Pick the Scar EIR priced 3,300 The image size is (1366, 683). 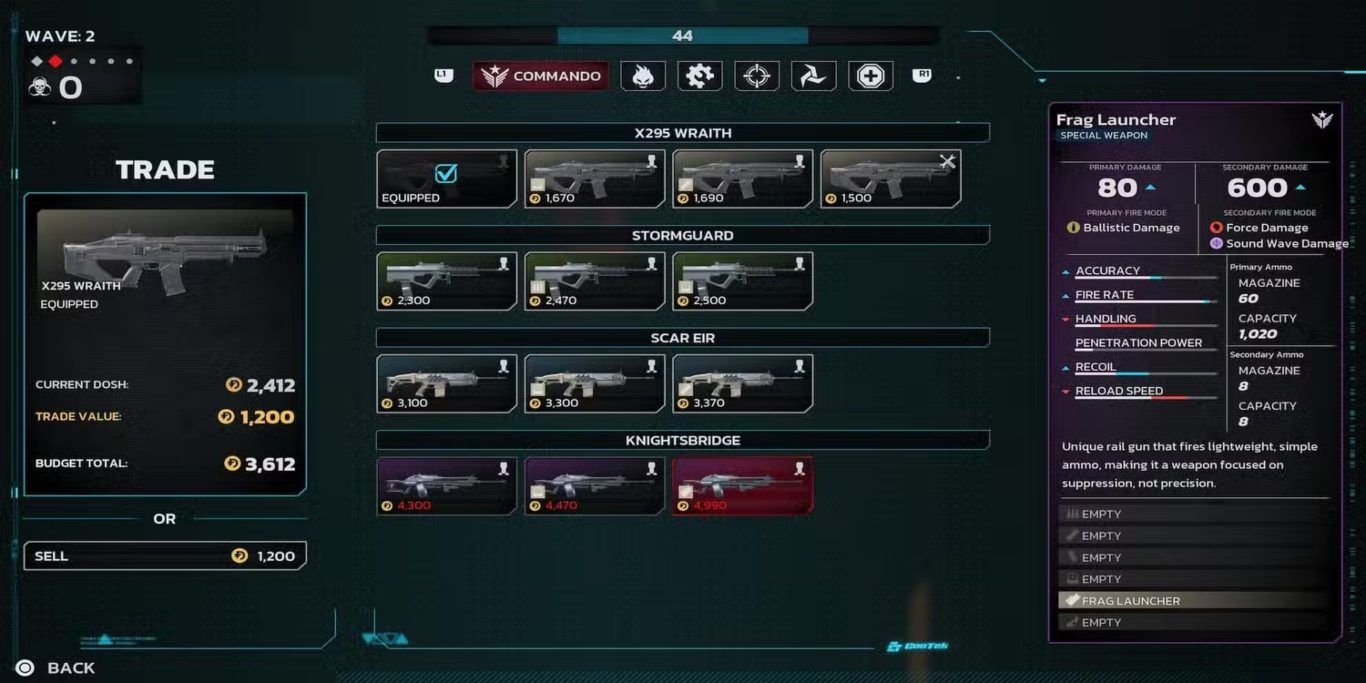click(x=595, y=384)
